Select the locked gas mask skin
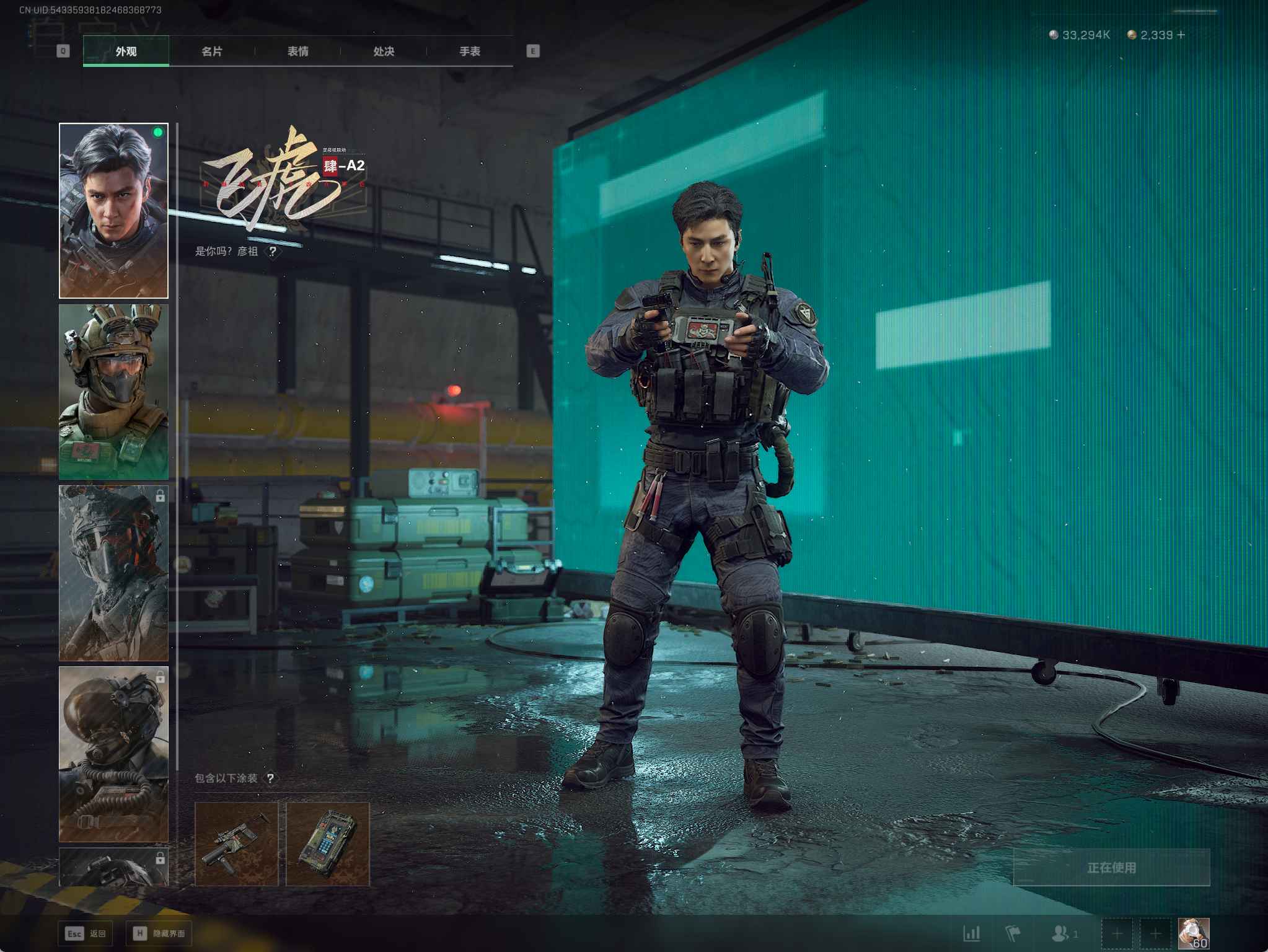 113,754
